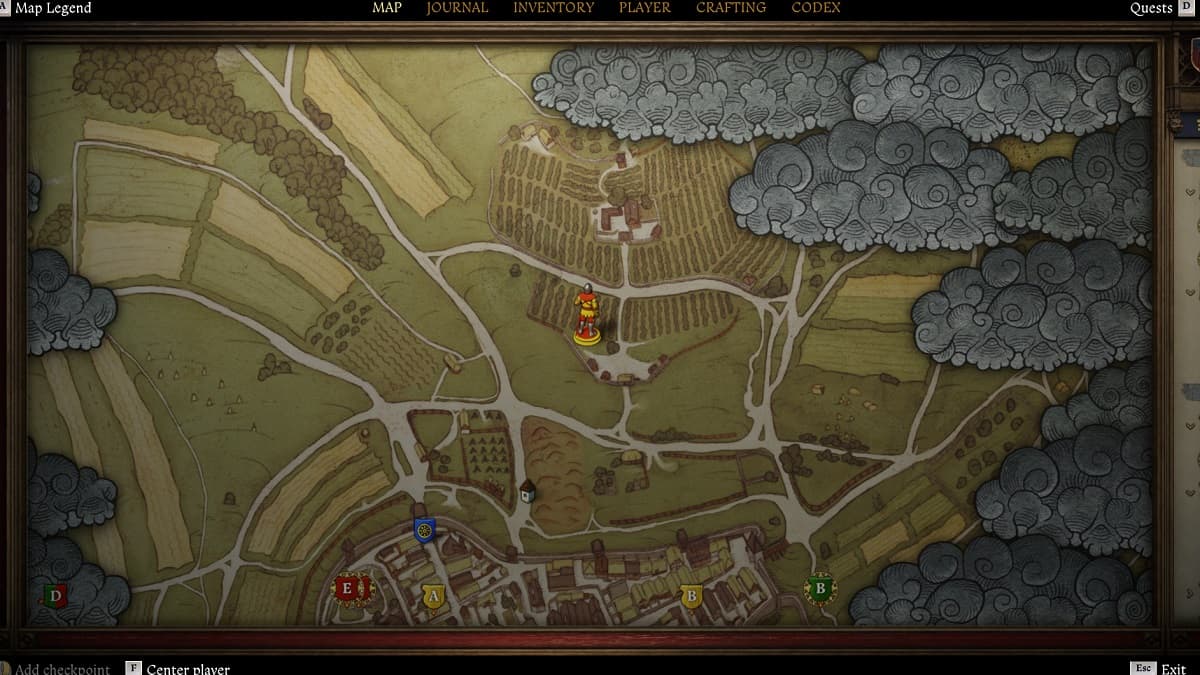Click the green and red marker D
This screenshot has width=1200, height=675.
(56, 597)
